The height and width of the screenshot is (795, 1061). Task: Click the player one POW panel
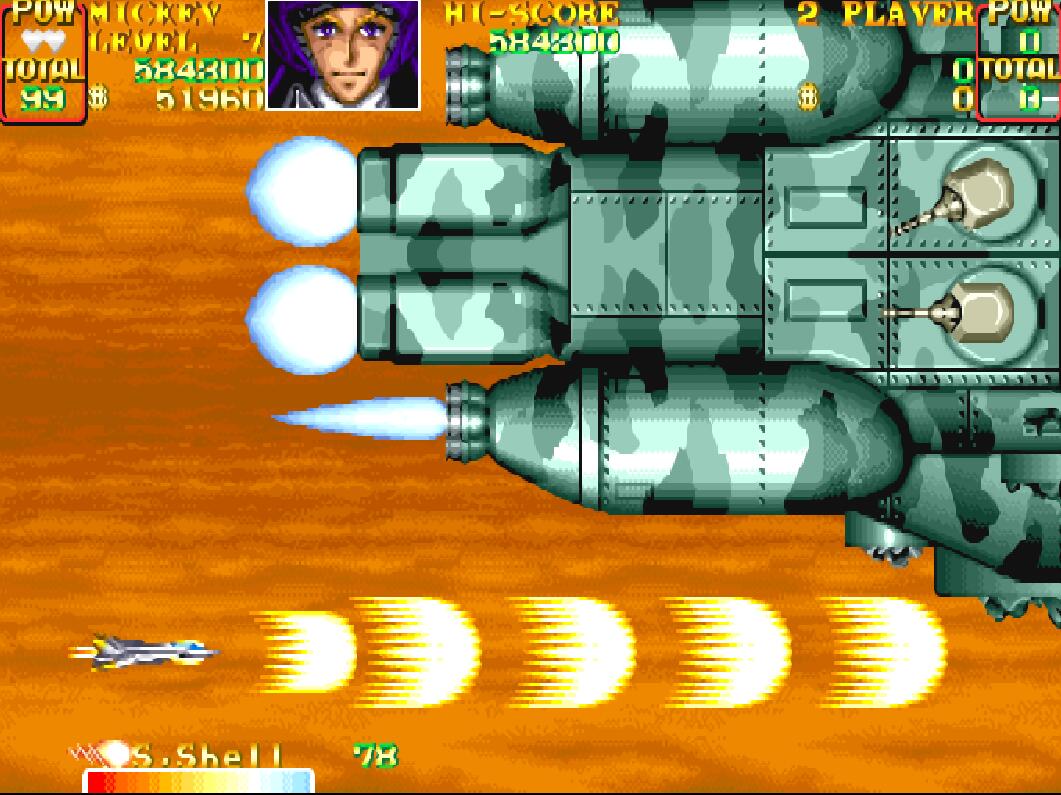tap(42, 62)
